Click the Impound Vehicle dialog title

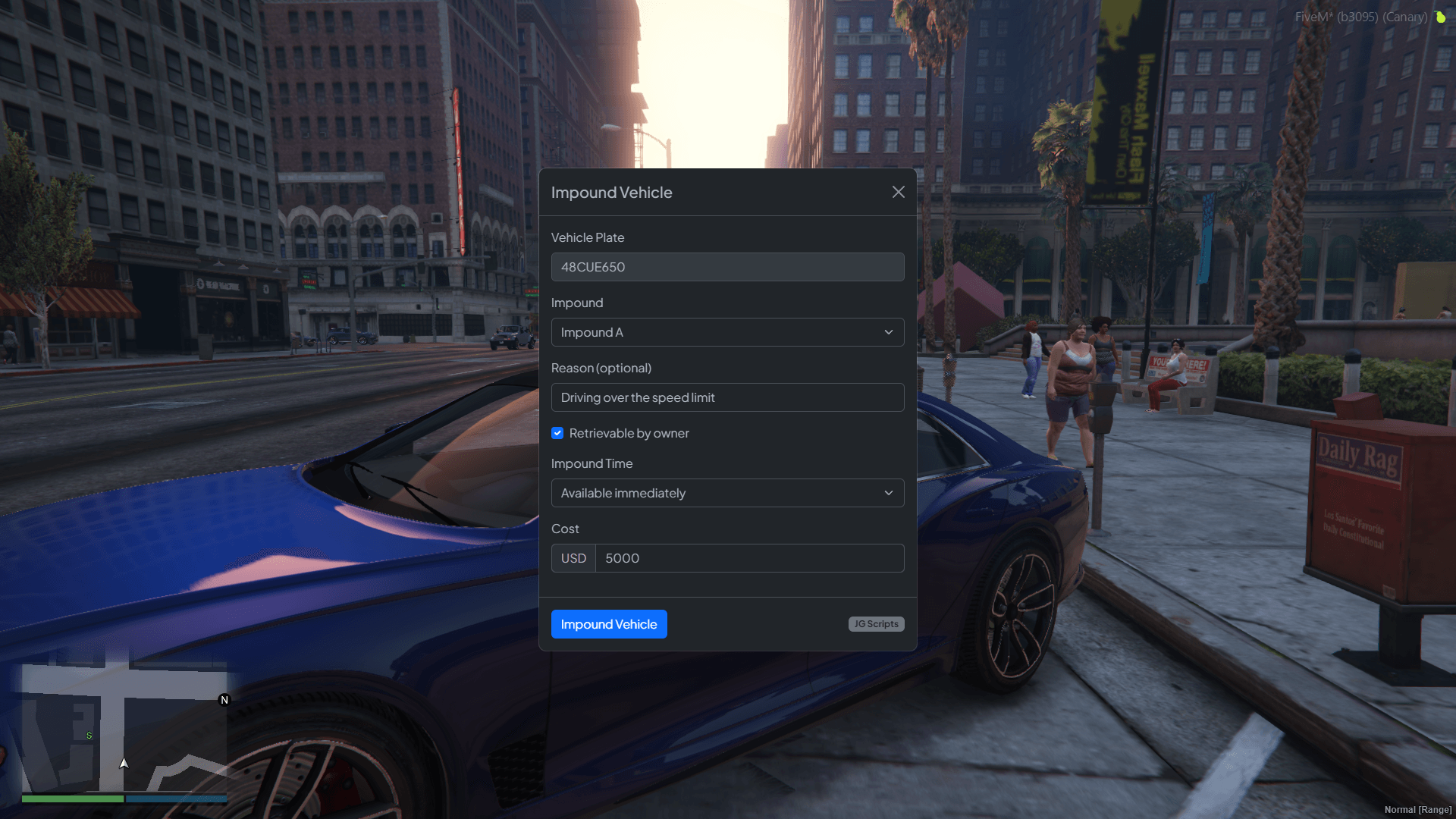coord(611,192)
